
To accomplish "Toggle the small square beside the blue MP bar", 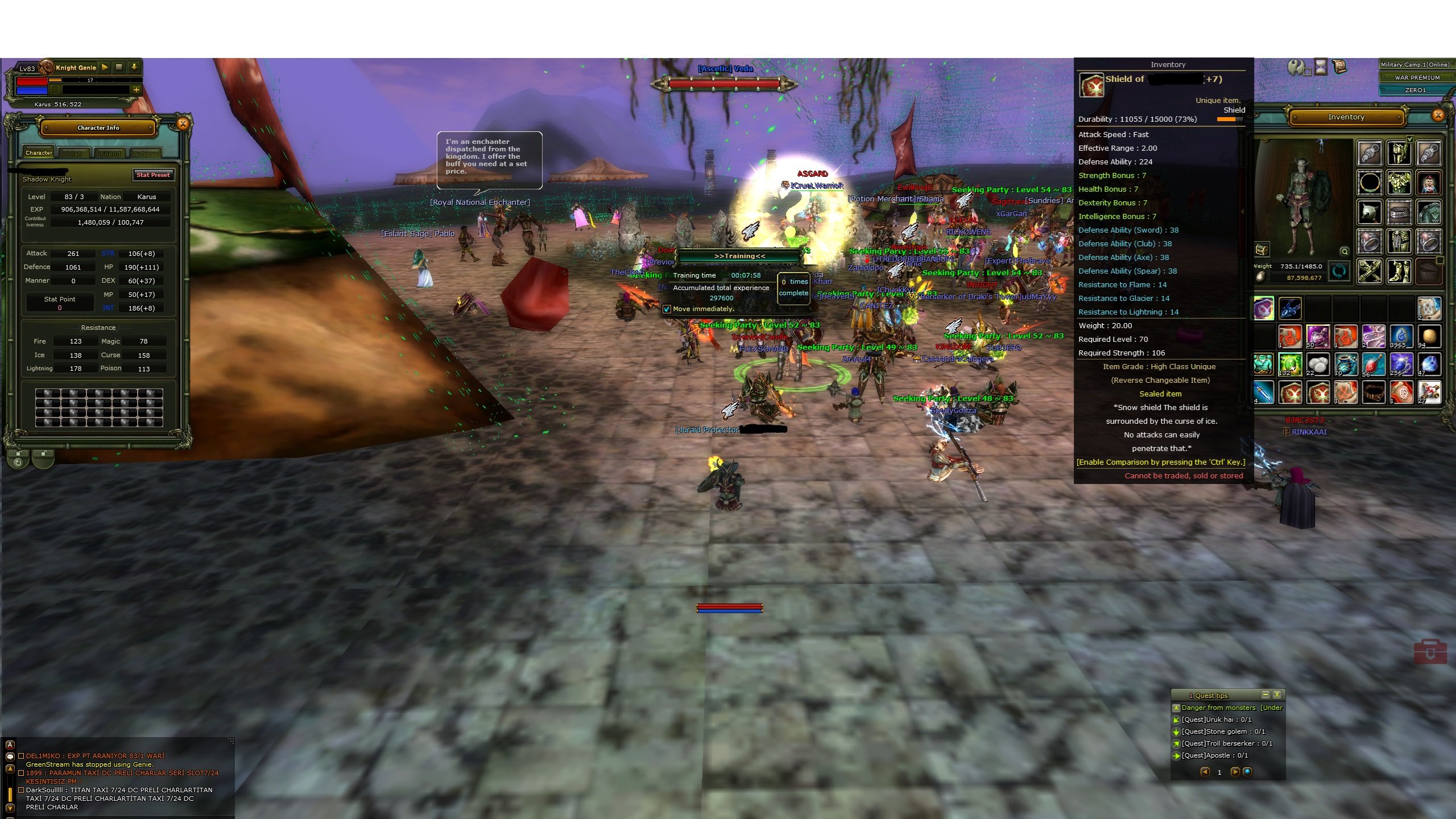I will coord(55,90).
